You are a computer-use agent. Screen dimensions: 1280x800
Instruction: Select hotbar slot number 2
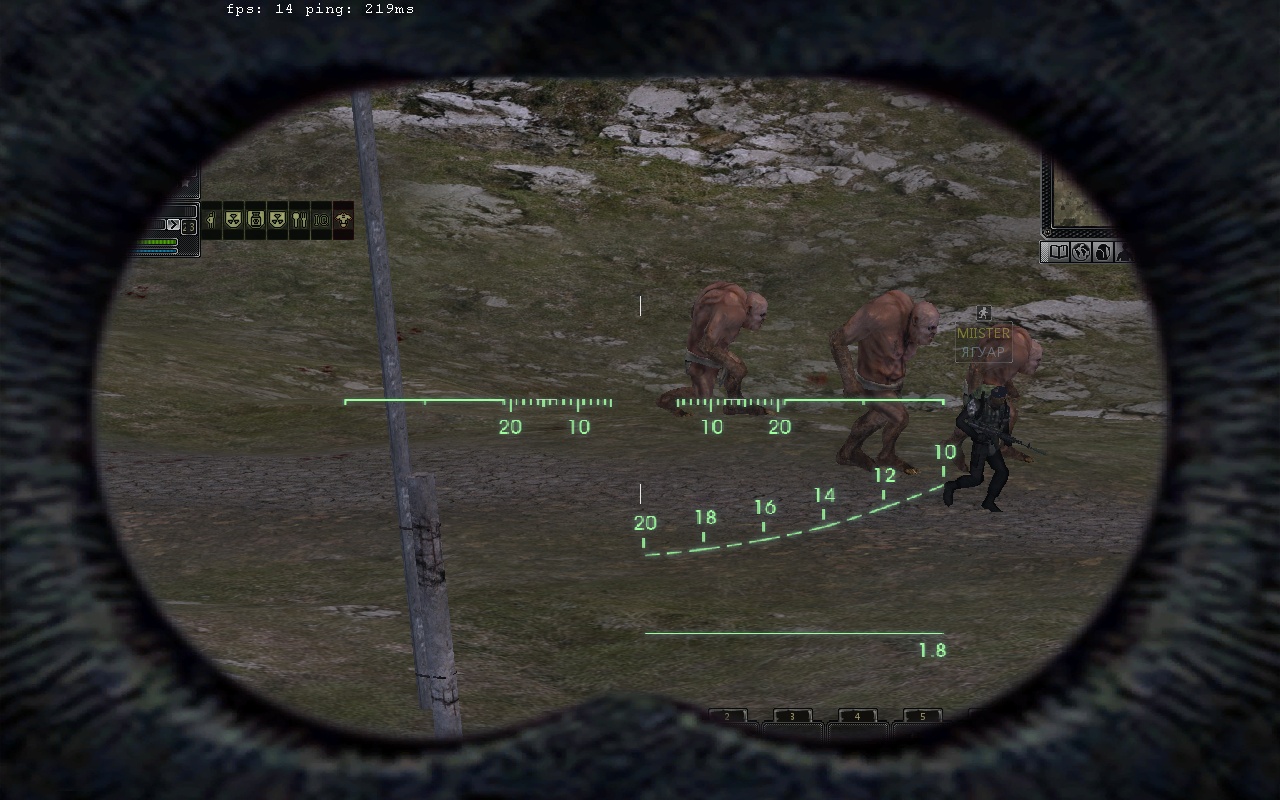point(728,717)
